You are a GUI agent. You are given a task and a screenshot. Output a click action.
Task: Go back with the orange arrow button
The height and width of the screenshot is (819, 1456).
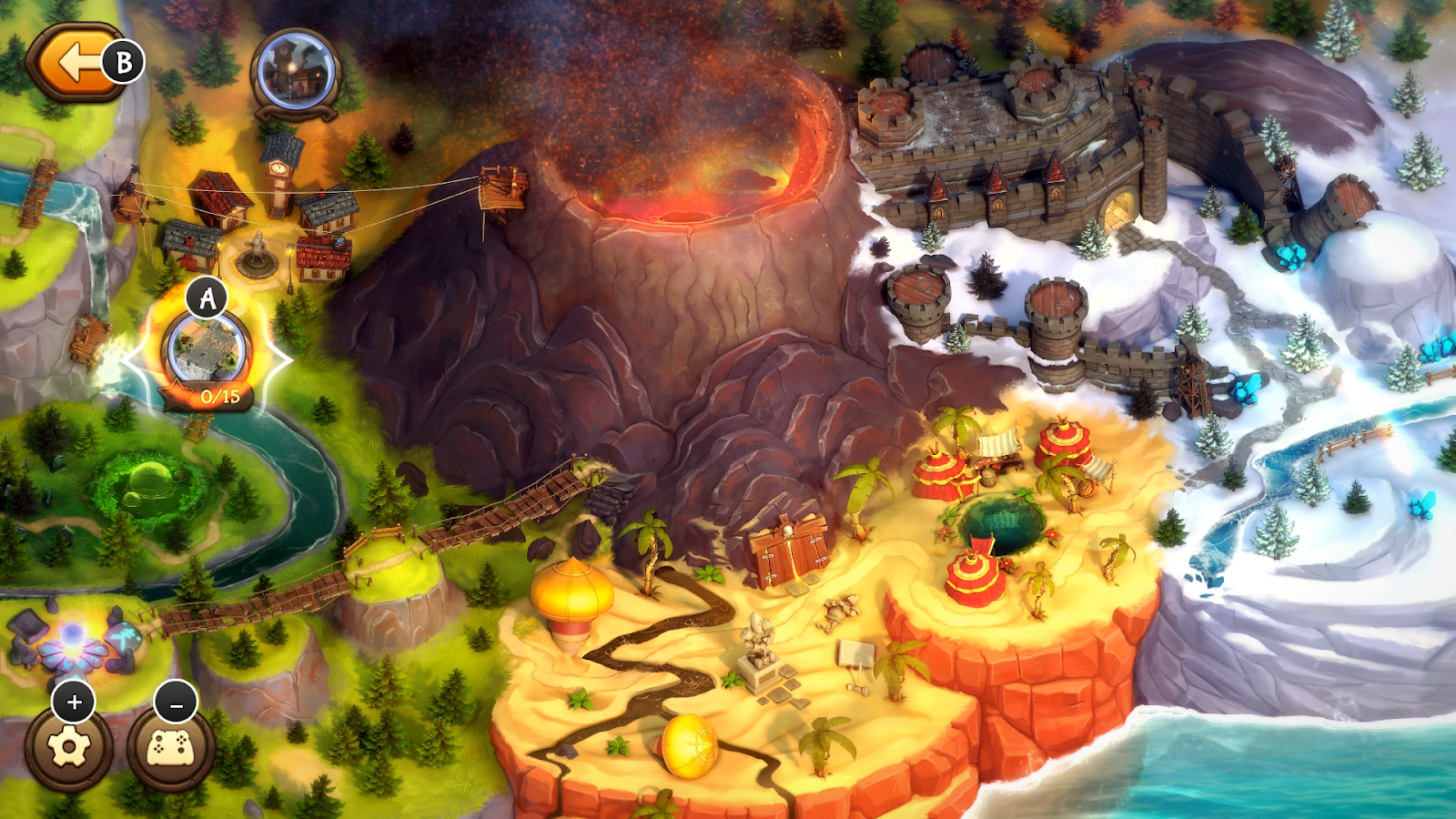(x=75, y=62)
